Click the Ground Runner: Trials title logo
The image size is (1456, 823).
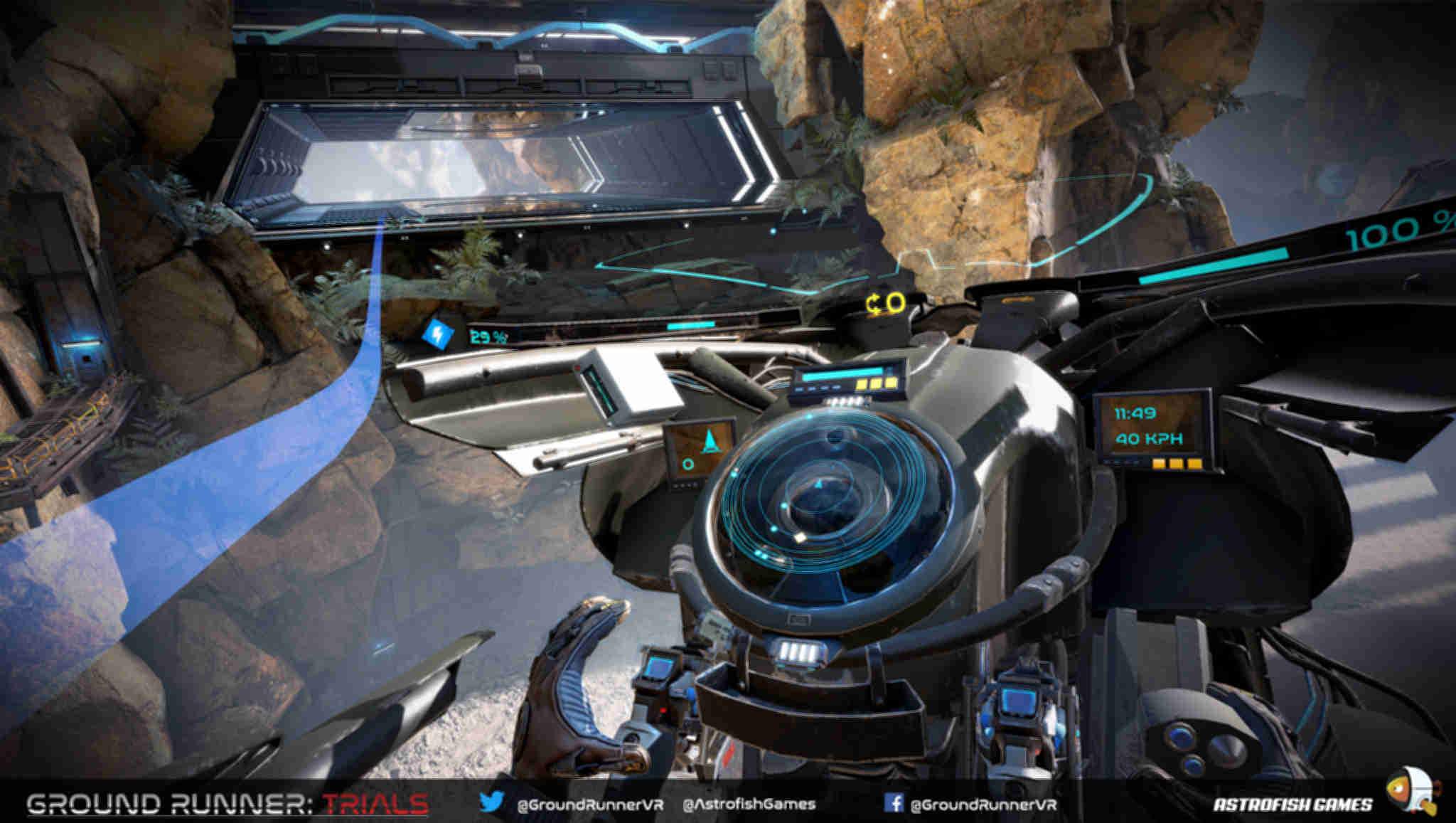click(227, 804)
